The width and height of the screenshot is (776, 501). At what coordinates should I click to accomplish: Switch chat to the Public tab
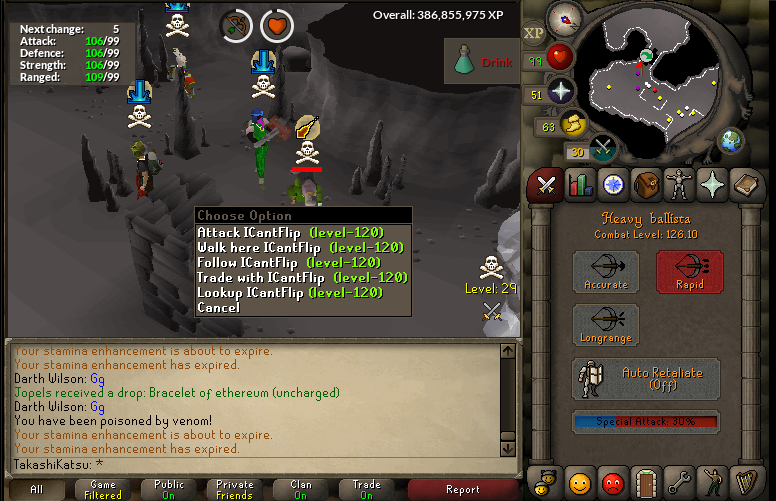[x=169, y=489]
